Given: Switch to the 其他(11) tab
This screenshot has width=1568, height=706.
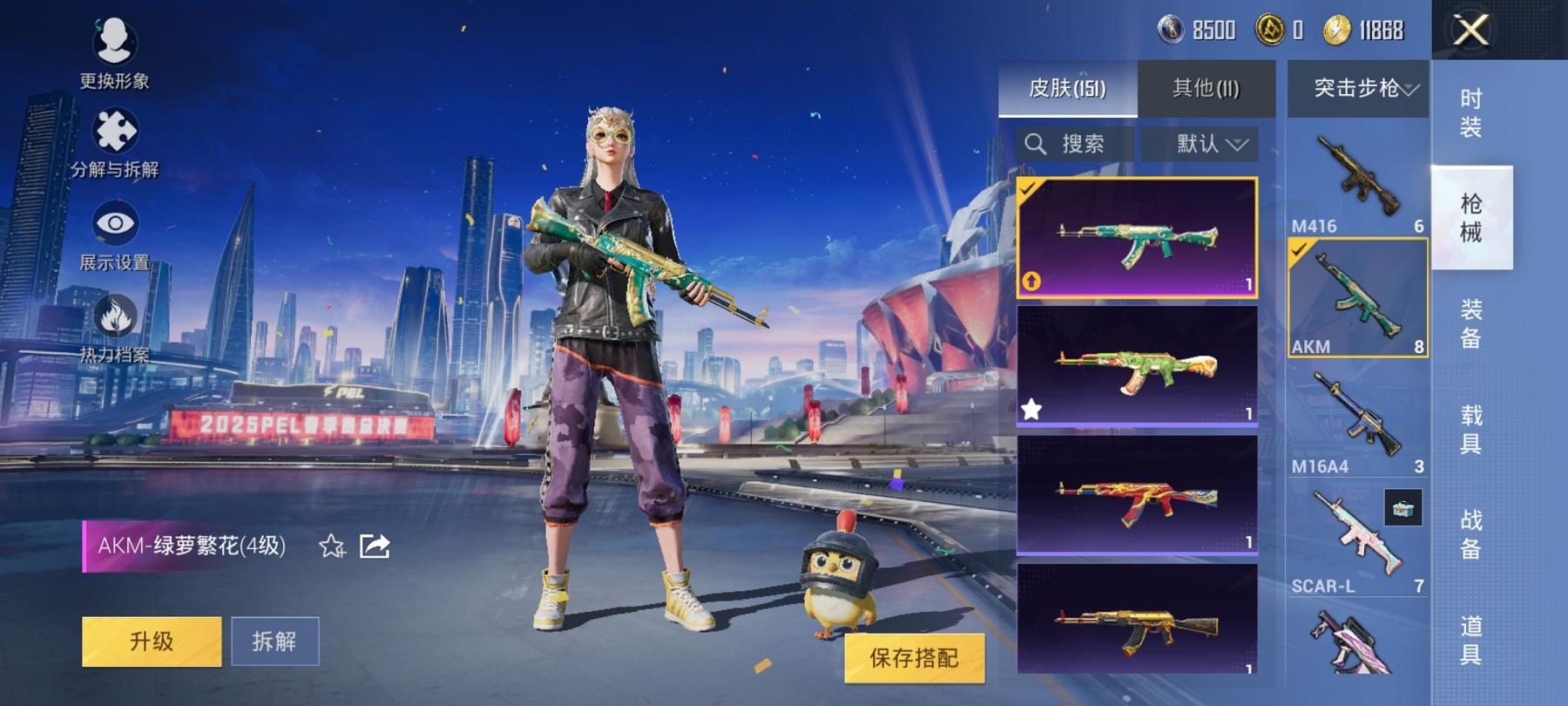Looking at the screenshot, I should coord(1205,87).
